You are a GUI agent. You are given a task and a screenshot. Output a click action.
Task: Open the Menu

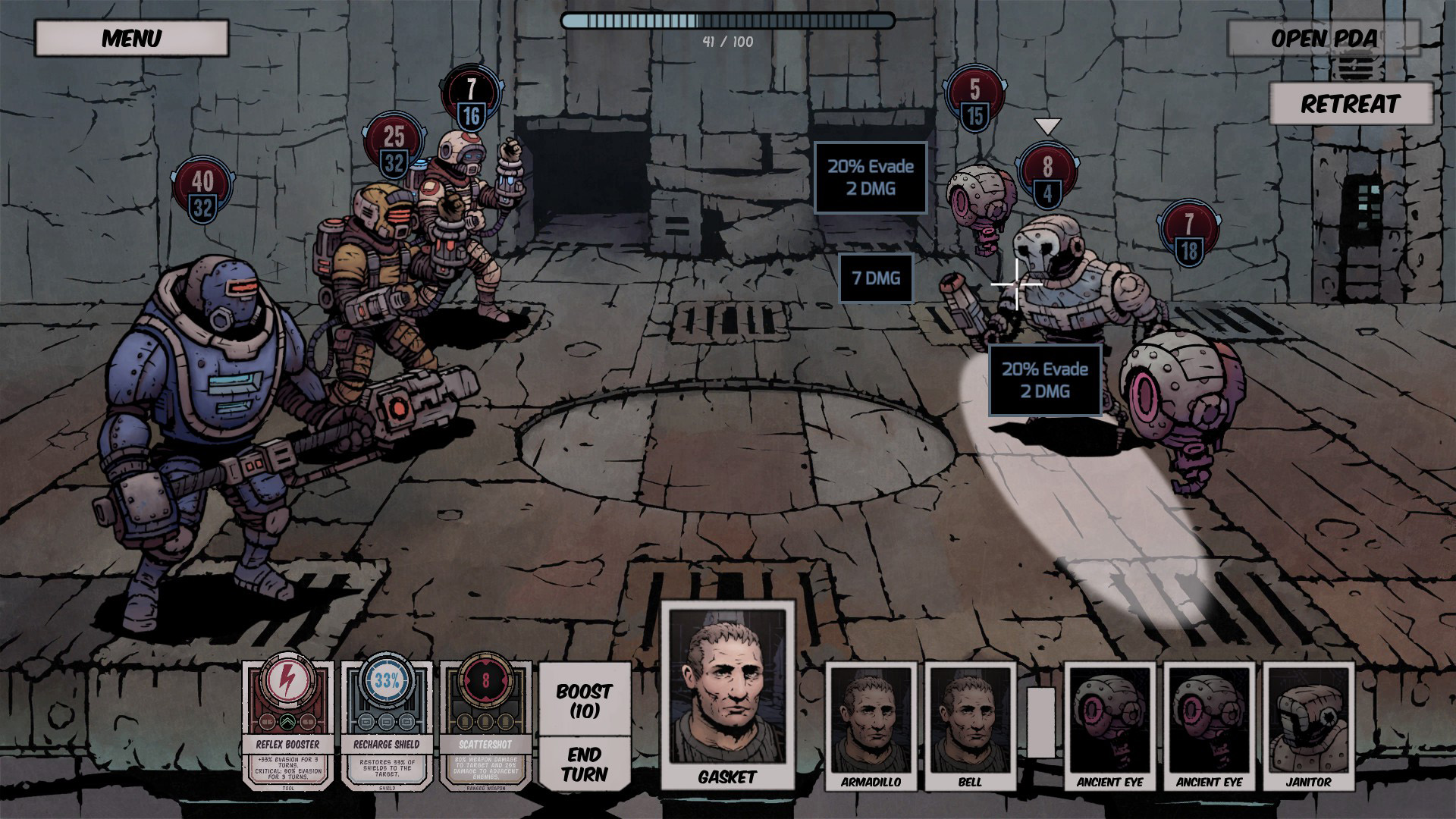pyautogui.click(x=132, y=36)
